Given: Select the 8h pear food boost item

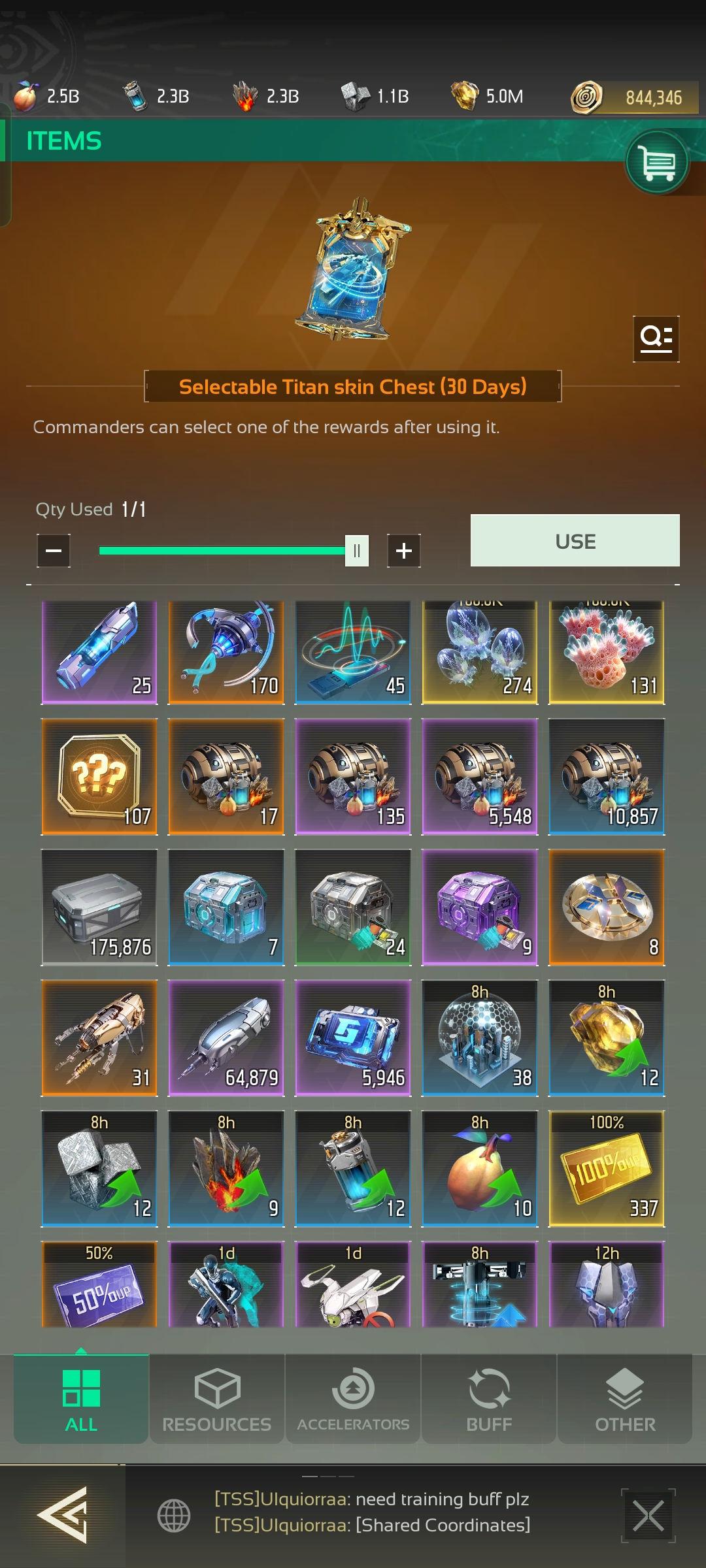Looking at the screenshot, I should pos(480,1169).
